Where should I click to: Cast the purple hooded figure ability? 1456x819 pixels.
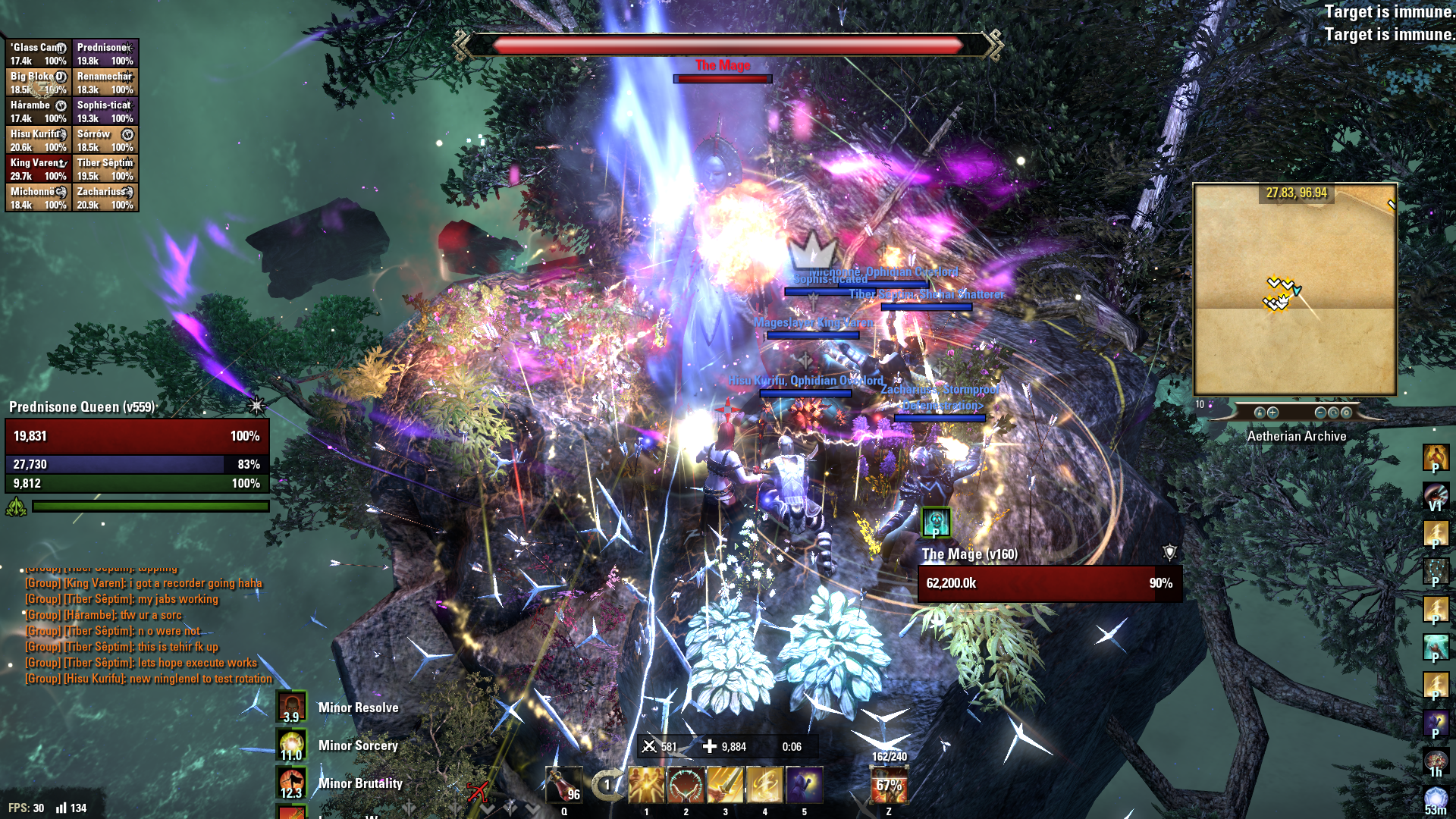pos(804,786)
